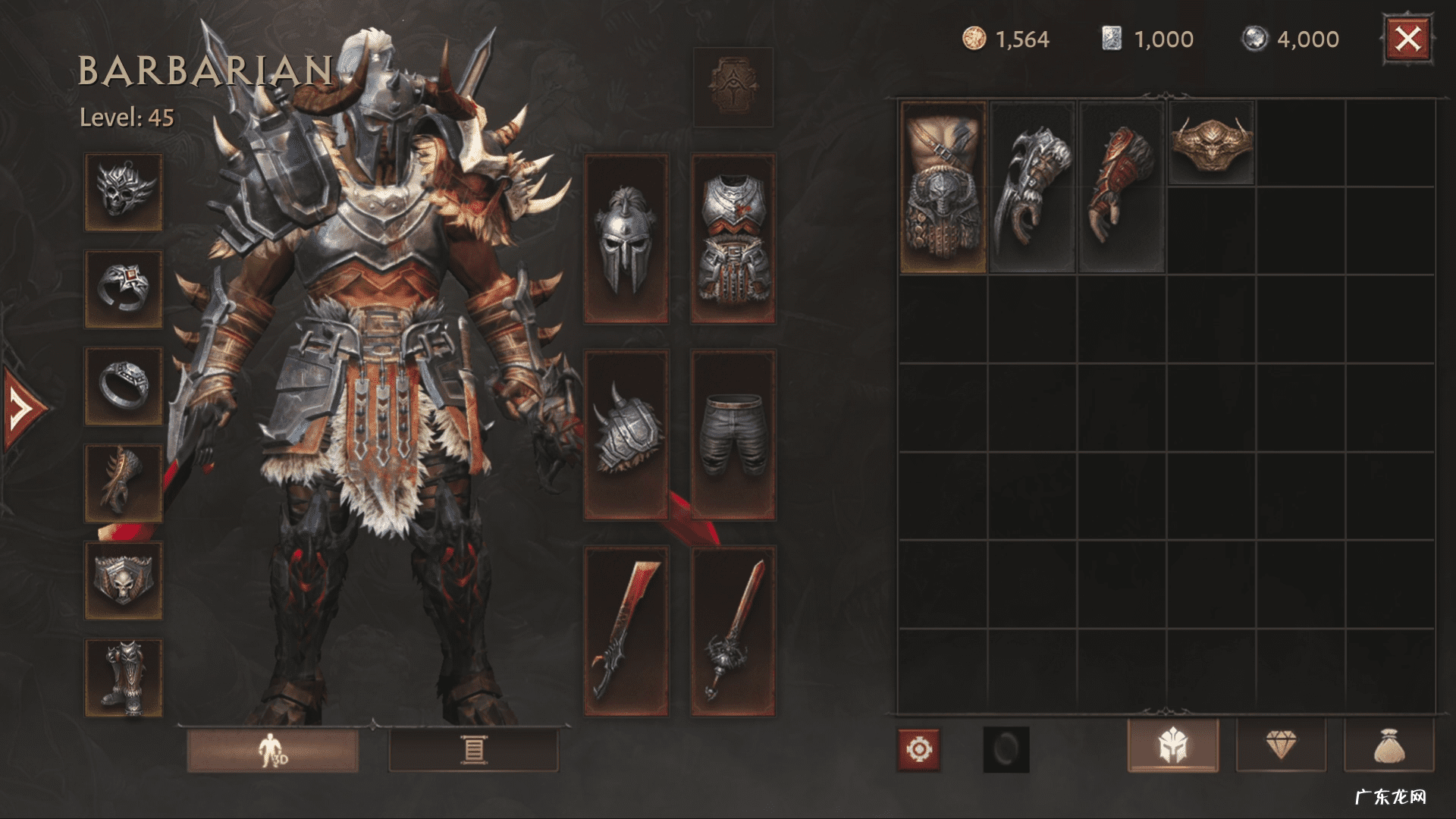Select the skull amulet slot
This screenshot has width=1456, height=819.
pos(124,192)
